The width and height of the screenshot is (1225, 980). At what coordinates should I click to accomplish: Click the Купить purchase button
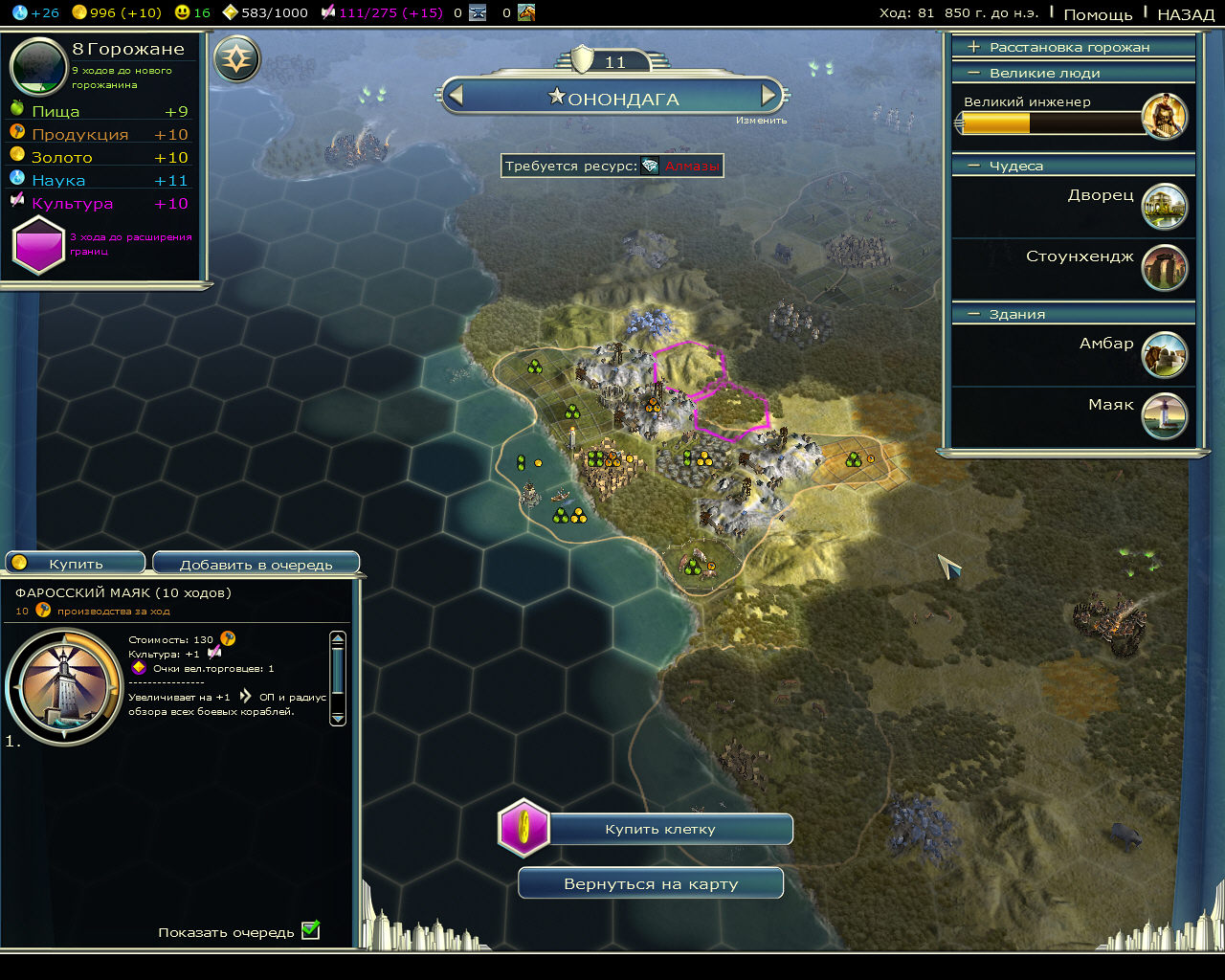(76, 564)
